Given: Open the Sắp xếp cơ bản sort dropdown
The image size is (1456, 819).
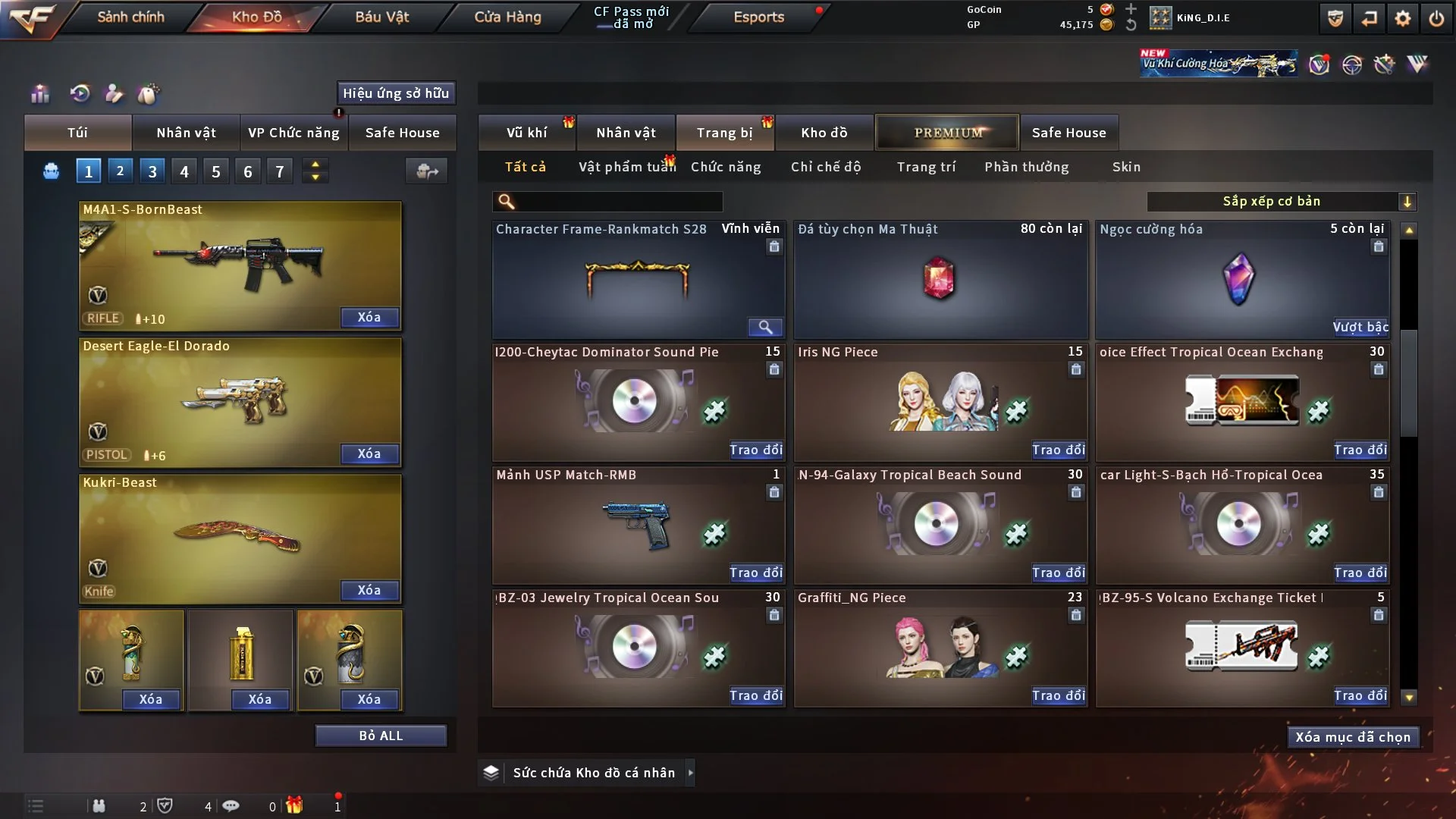Looking at the screenshot, I should (1281, 202).
